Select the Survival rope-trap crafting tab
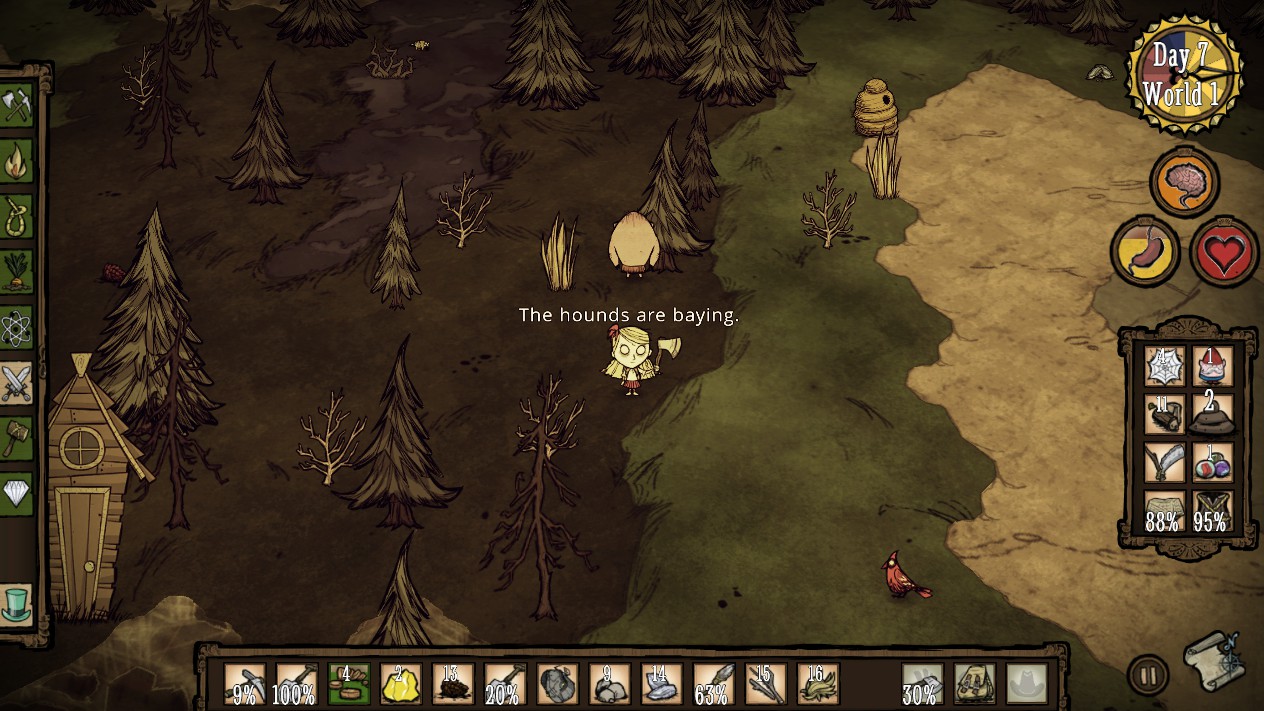The image size is (1264, 711). coord(18,216)
